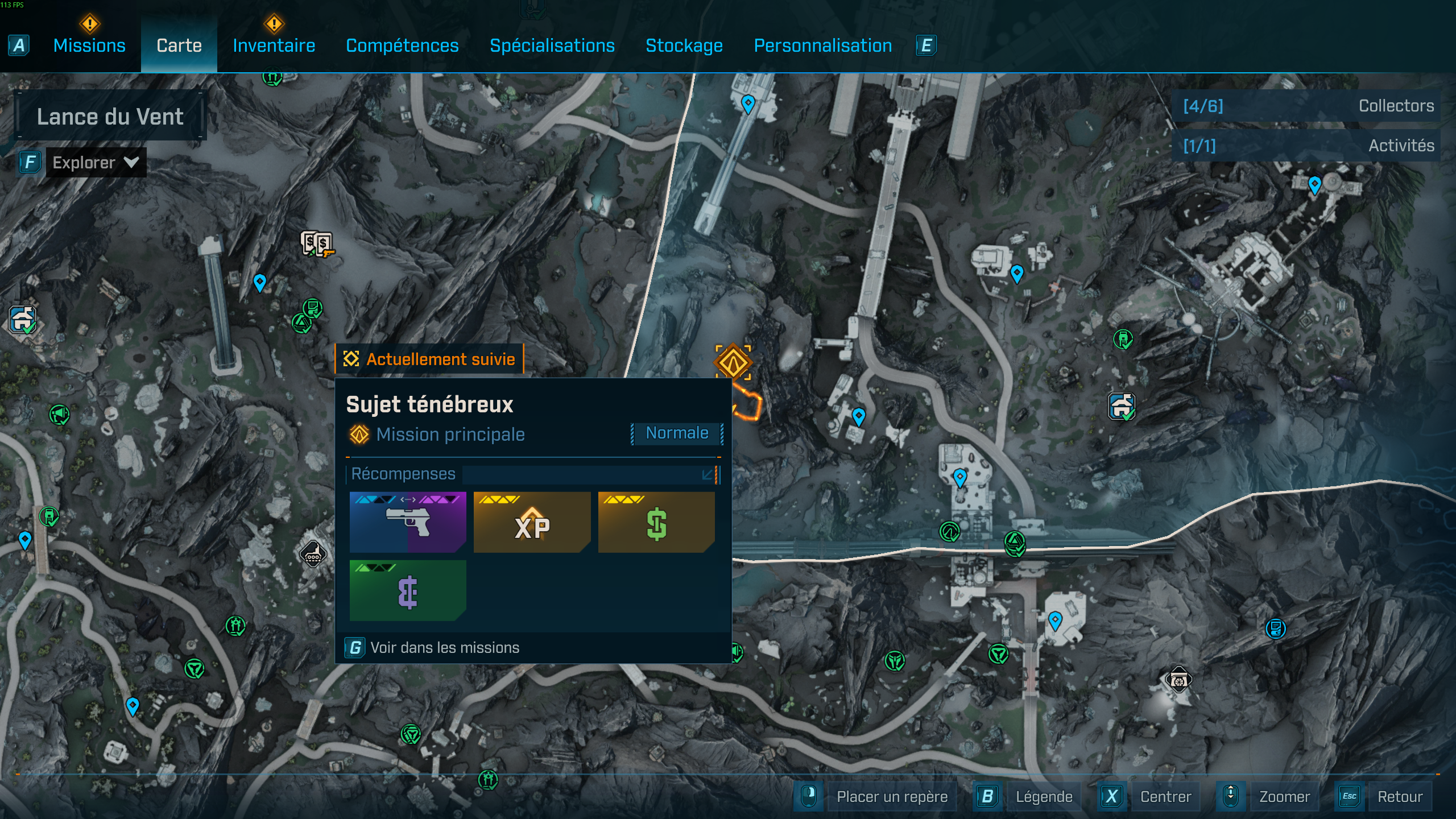Click the XP reward icon under Récompenses
Viewport: 1456px width, 819px height.
(531, 522)
